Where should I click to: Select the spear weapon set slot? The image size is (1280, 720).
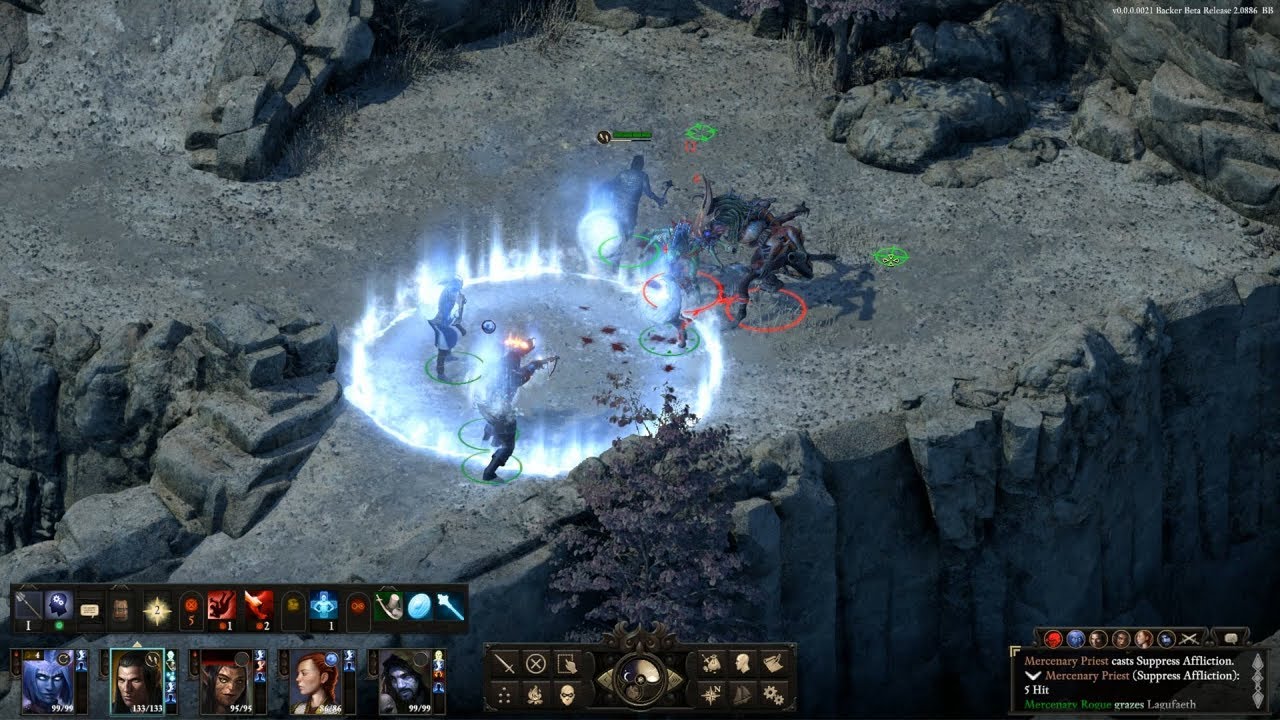(x=29, y=606)
